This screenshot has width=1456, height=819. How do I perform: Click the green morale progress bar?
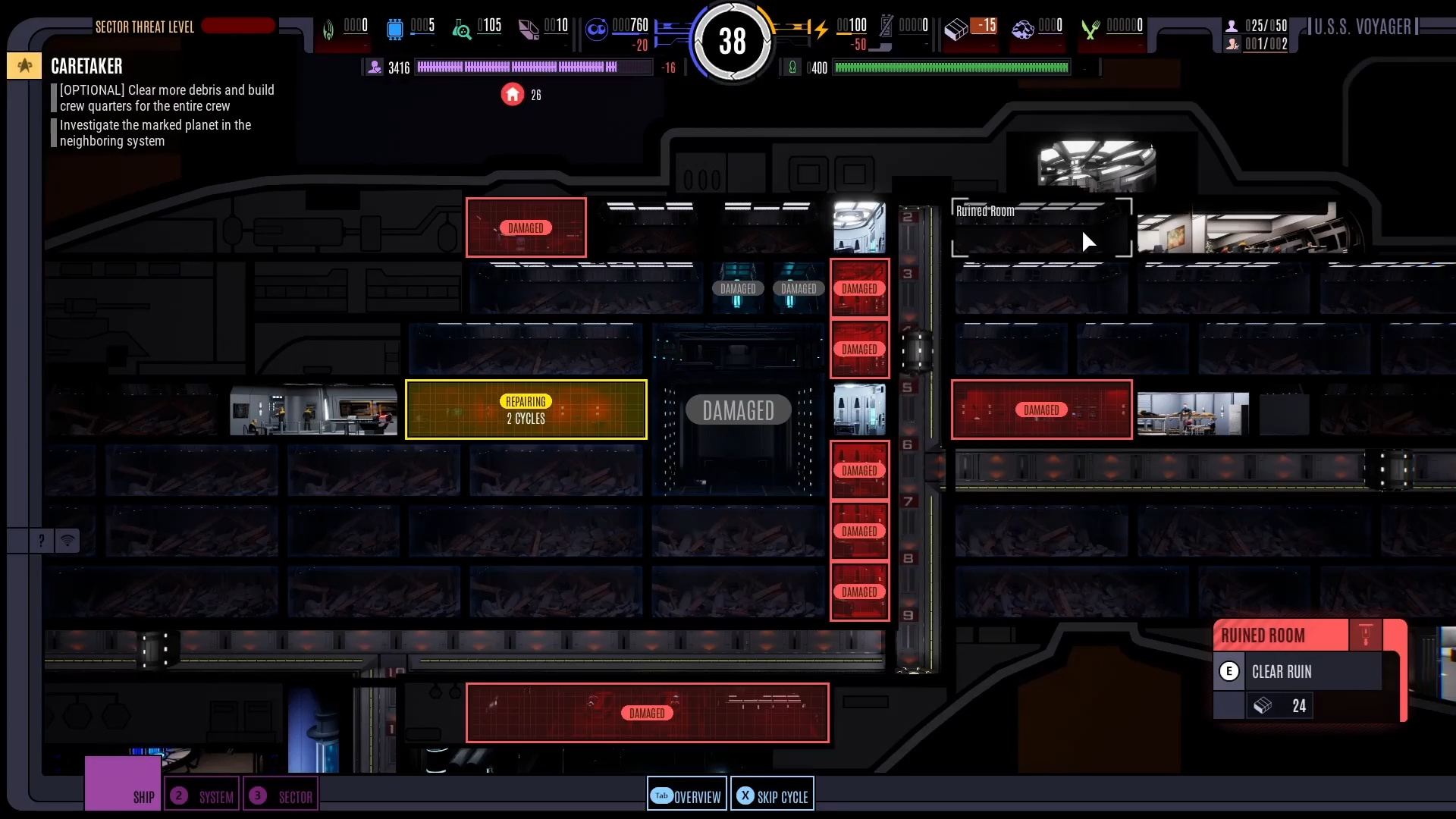pyautogui.click(x=952, y=67)
